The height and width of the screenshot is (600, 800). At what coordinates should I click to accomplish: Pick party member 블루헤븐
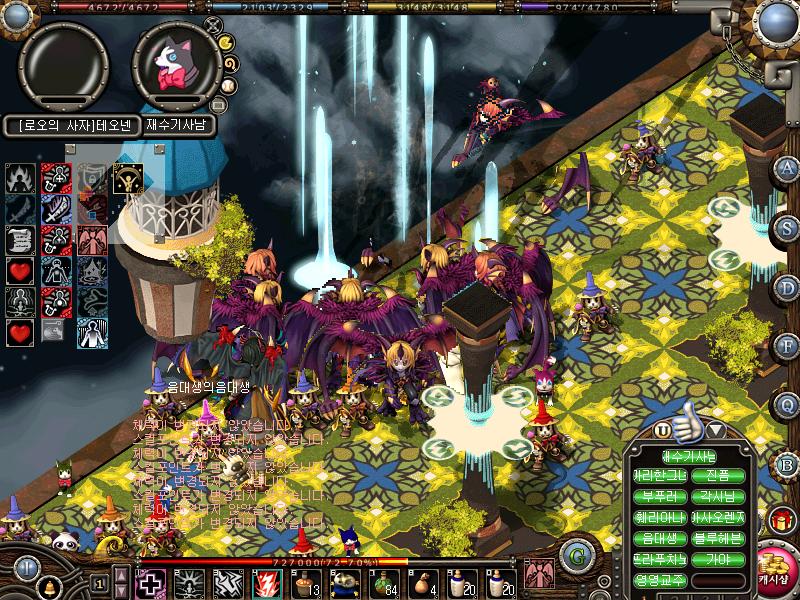coord(717,537)
